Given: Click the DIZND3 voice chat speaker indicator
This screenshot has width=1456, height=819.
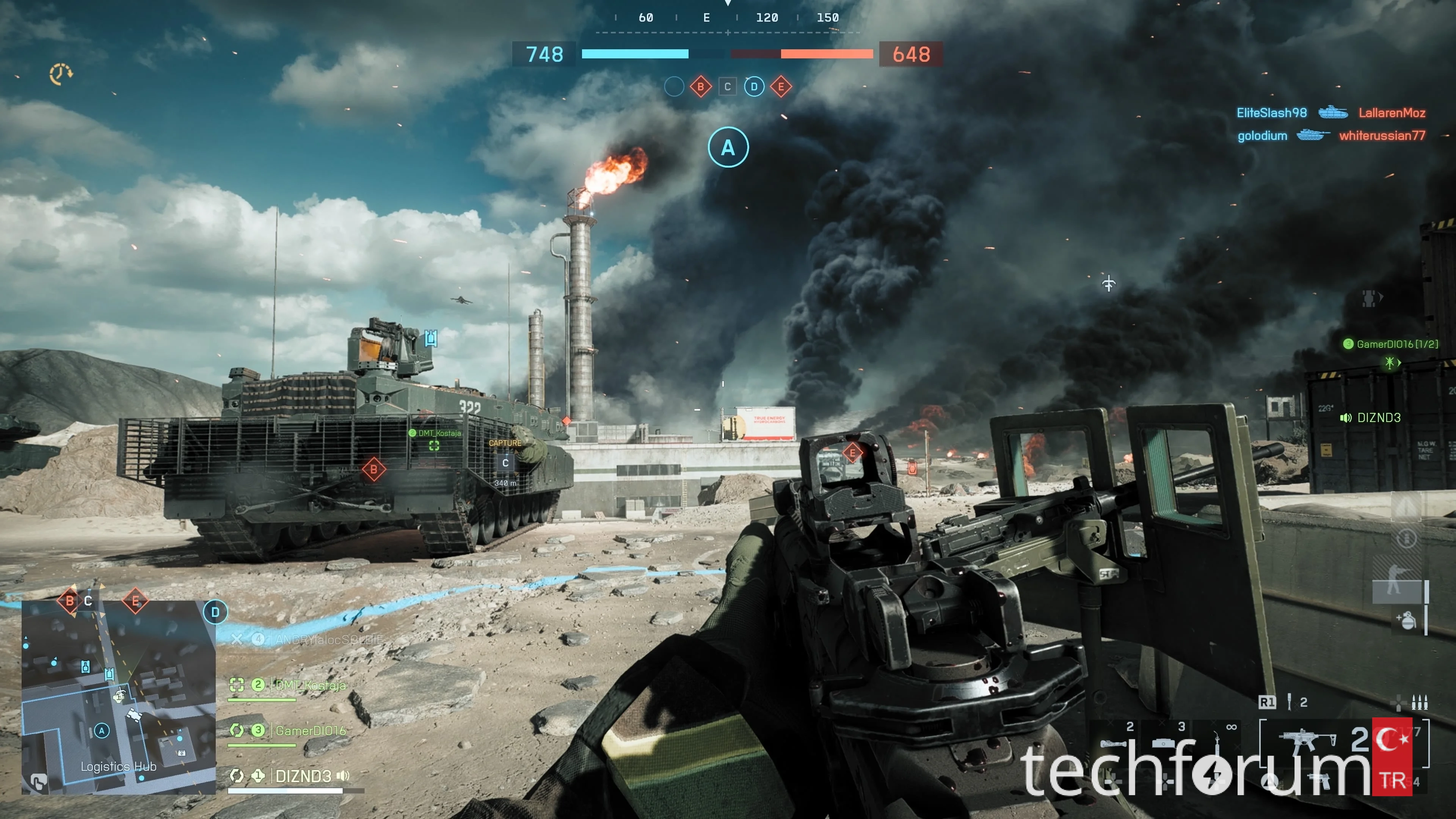Looking at the screenshot, I should pyautogui.click(x=1345, y=418).
